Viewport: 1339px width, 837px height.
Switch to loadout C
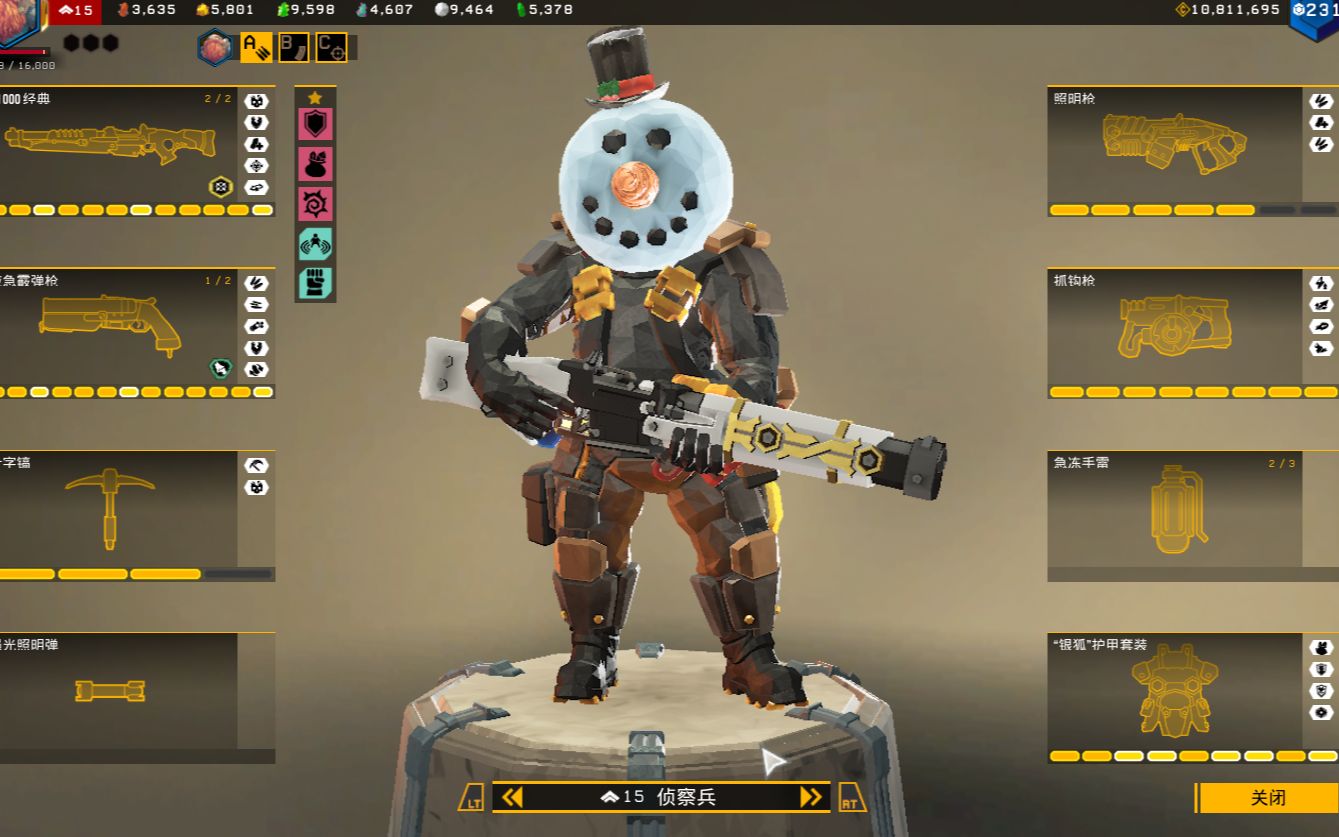[331, 47]
